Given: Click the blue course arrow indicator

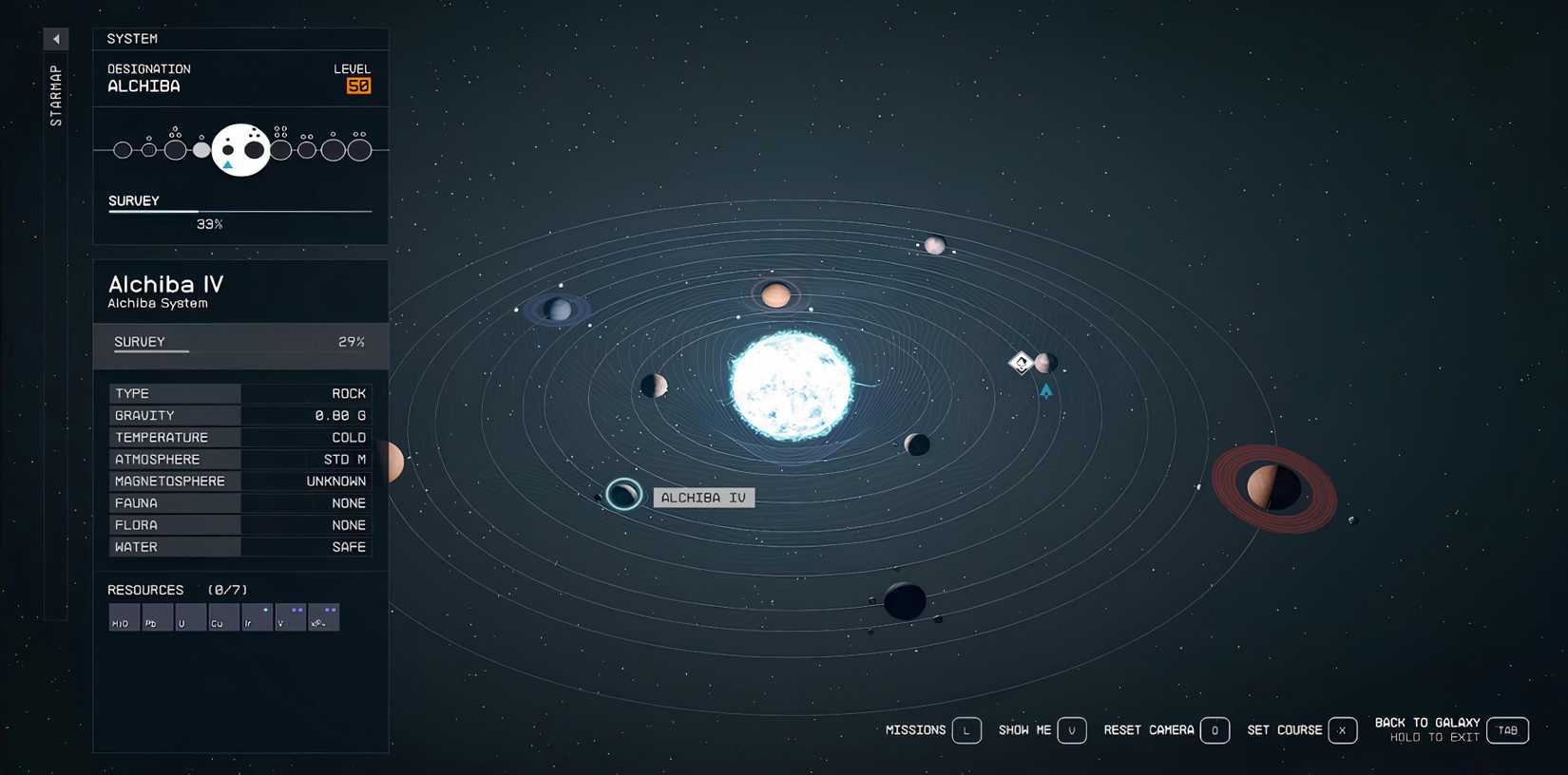Looking at the screenshot, I should 1045,391.
